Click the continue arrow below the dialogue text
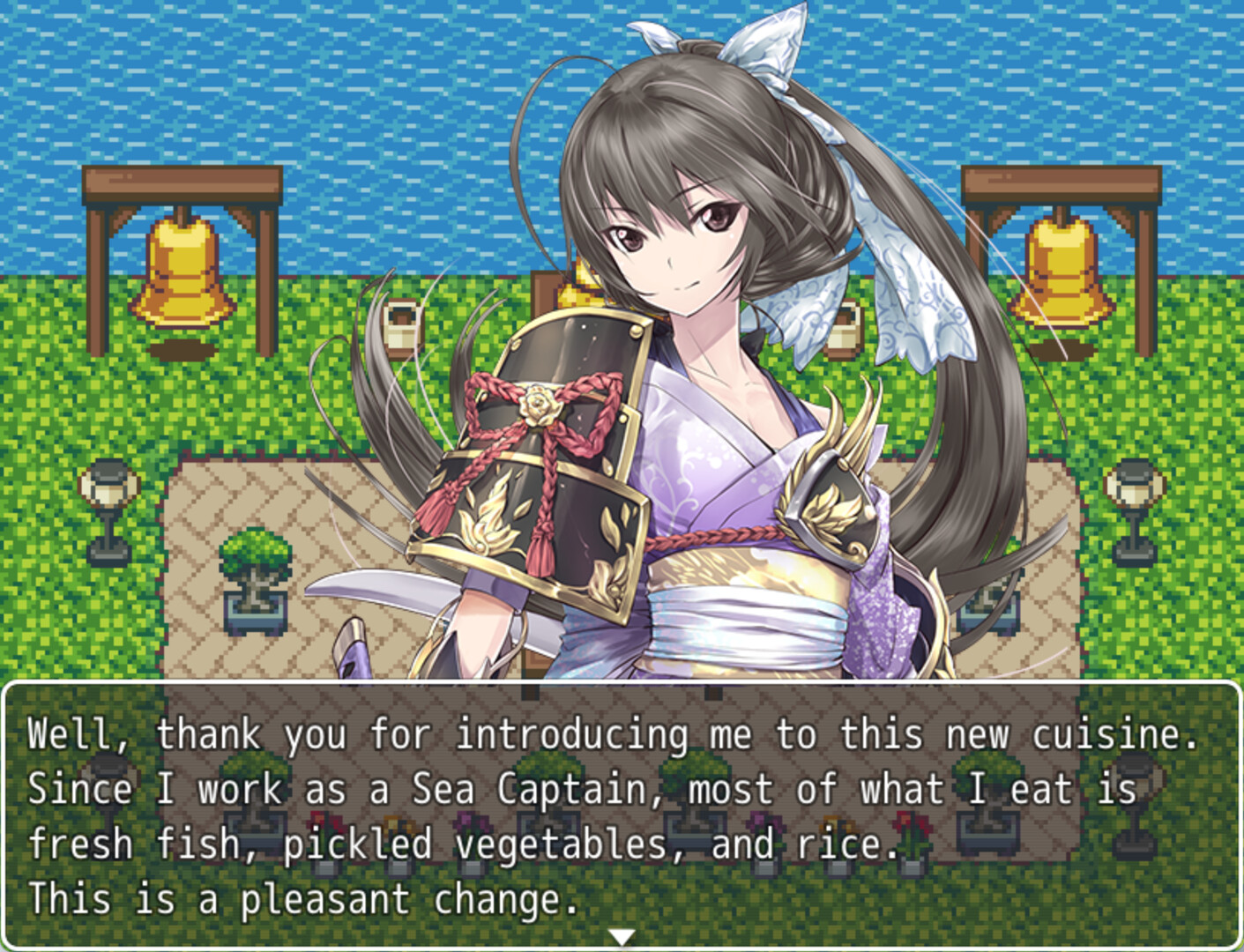 tap(622, 936)
